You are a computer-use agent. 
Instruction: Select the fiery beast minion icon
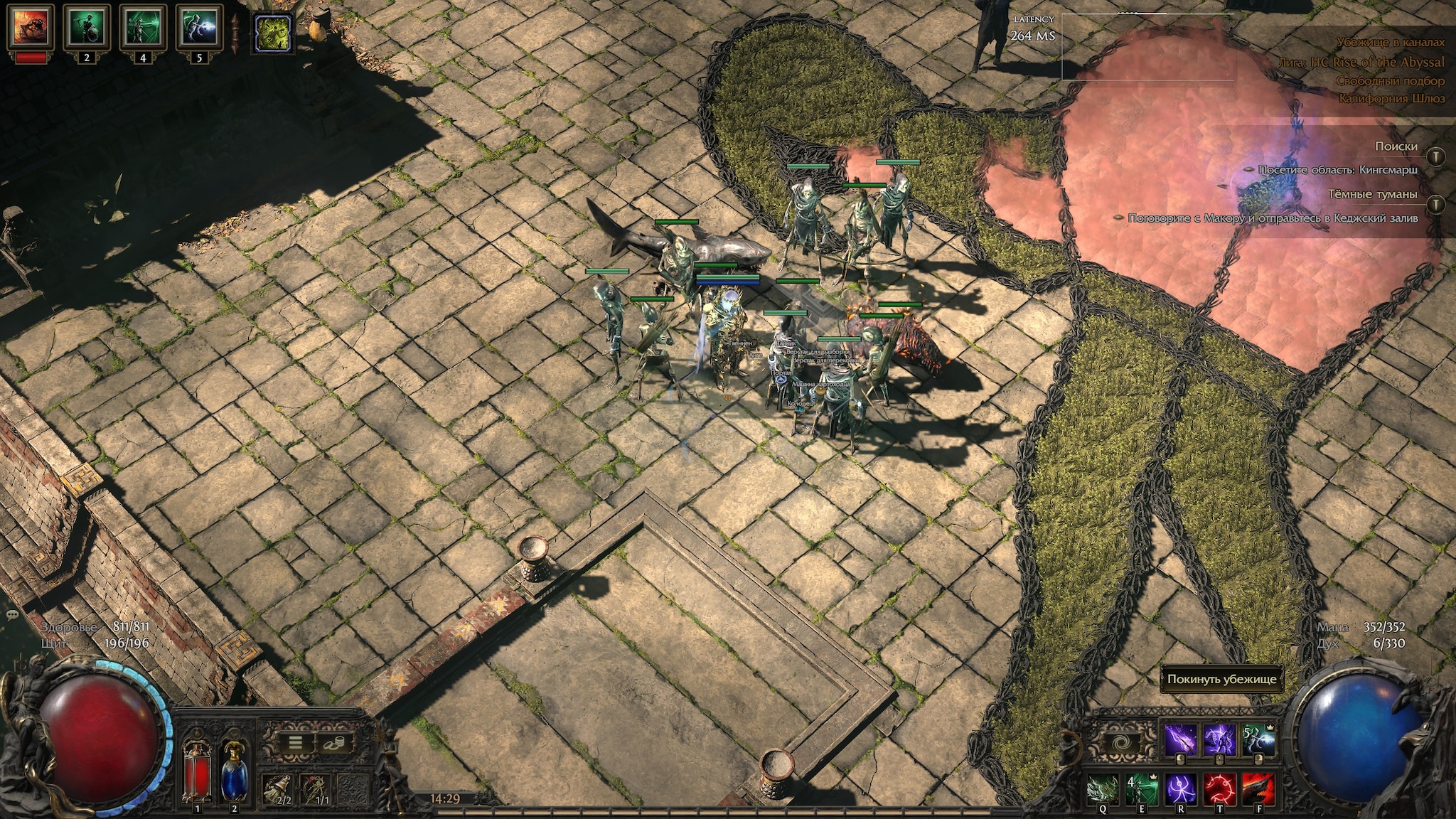click(31, 28)
